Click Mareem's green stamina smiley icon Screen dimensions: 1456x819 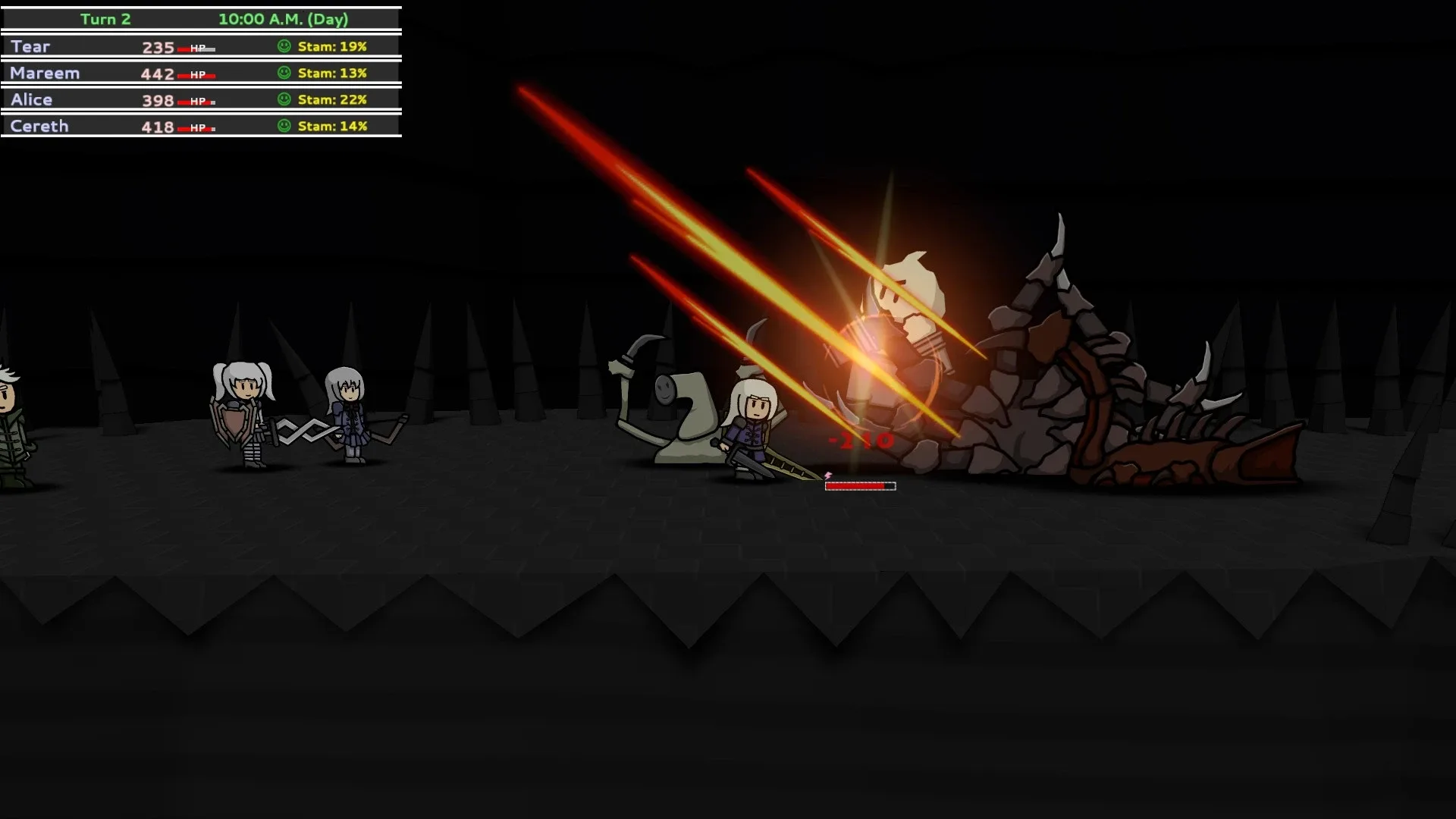coord(284,73)
